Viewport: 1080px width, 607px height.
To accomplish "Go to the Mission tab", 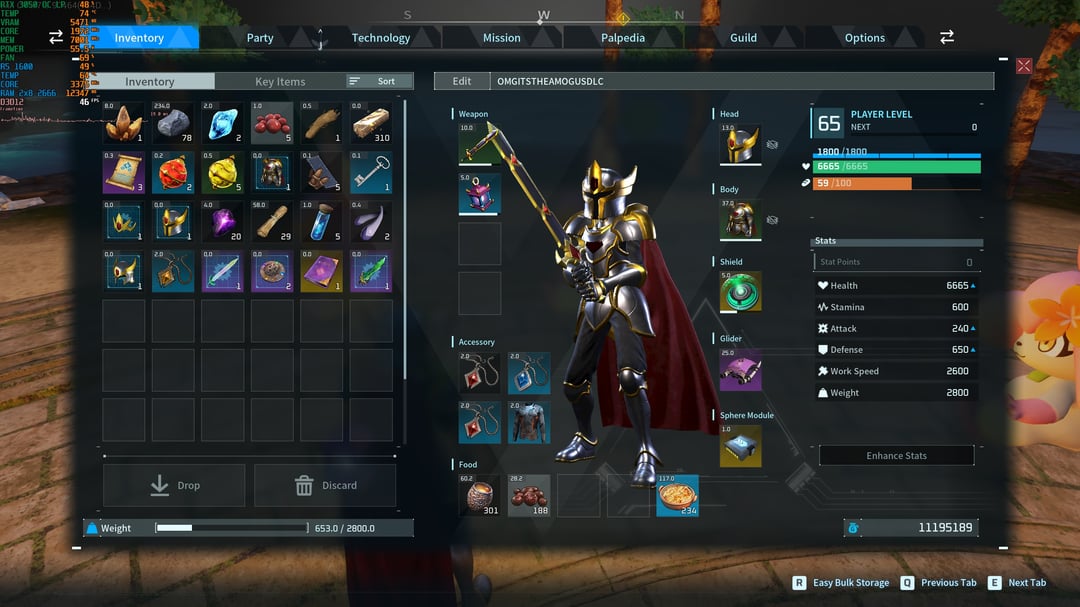I will point(502,38).
